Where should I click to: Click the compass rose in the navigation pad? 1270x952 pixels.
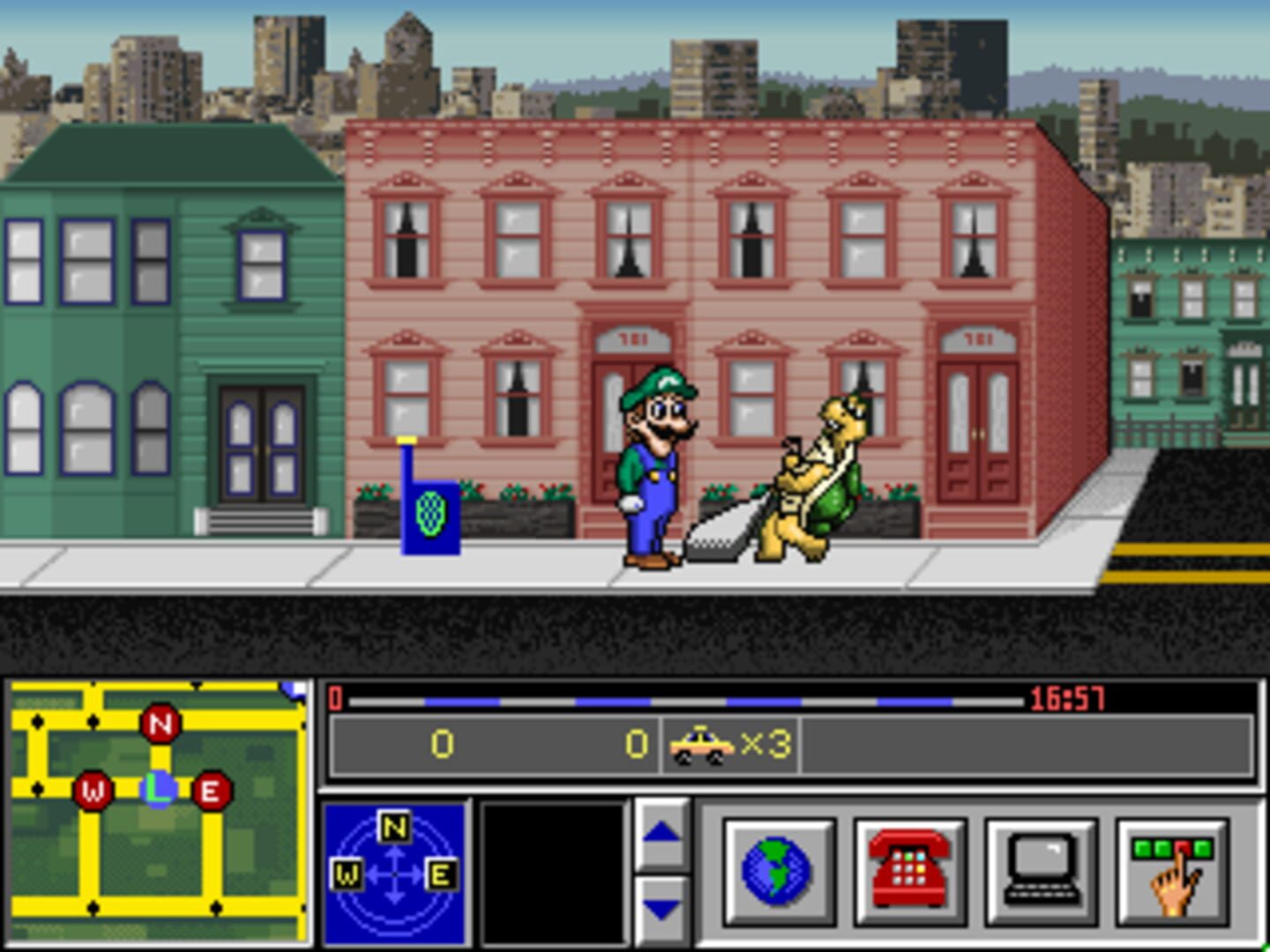(394, 873)
